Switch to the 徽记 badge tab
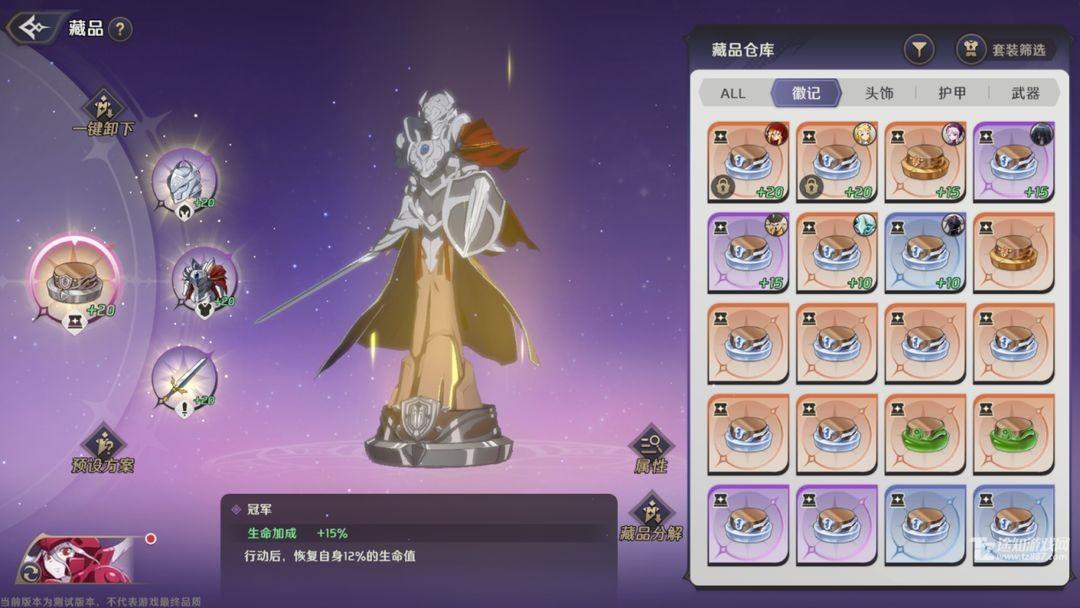Screen dimensions: 1080x608 click(x=806, y=93)
